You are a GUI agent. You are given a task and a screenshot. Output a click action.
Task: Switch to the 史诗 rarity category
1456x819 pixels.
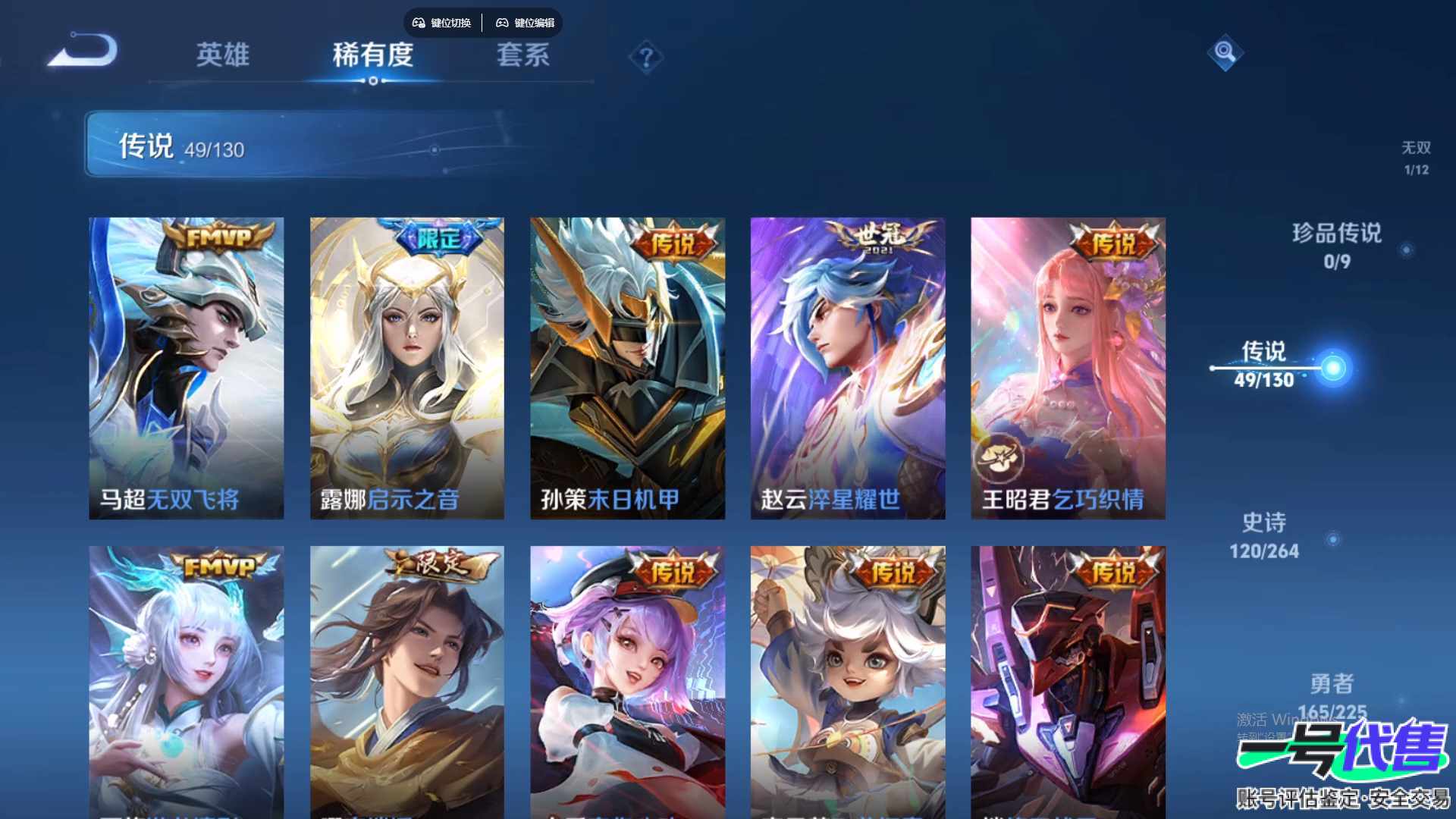[x=1264, y=535]
